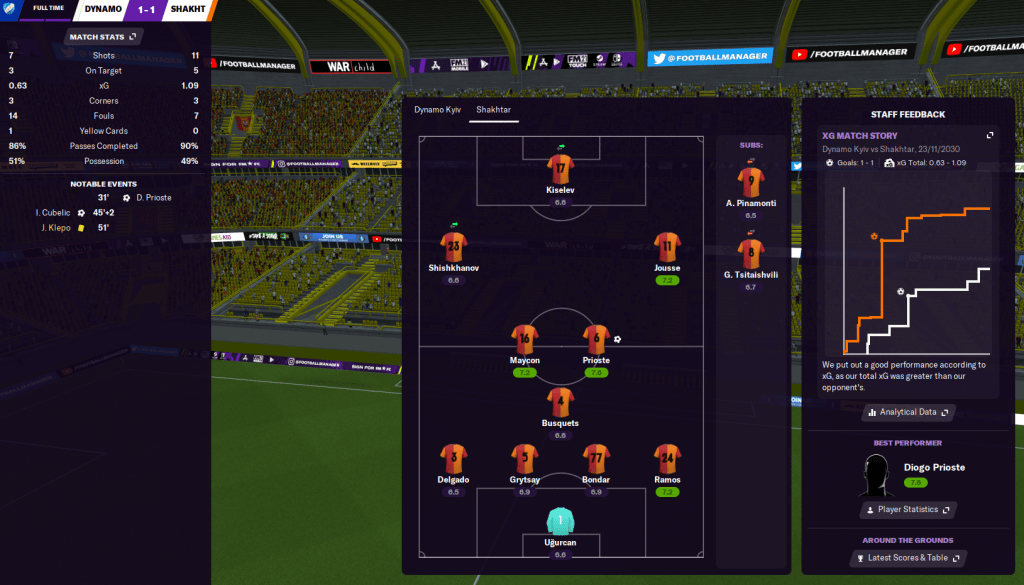Select striker Kiselev on the pitch
The height and width of the screenshot is (585, 1024).
coord(560,168)
